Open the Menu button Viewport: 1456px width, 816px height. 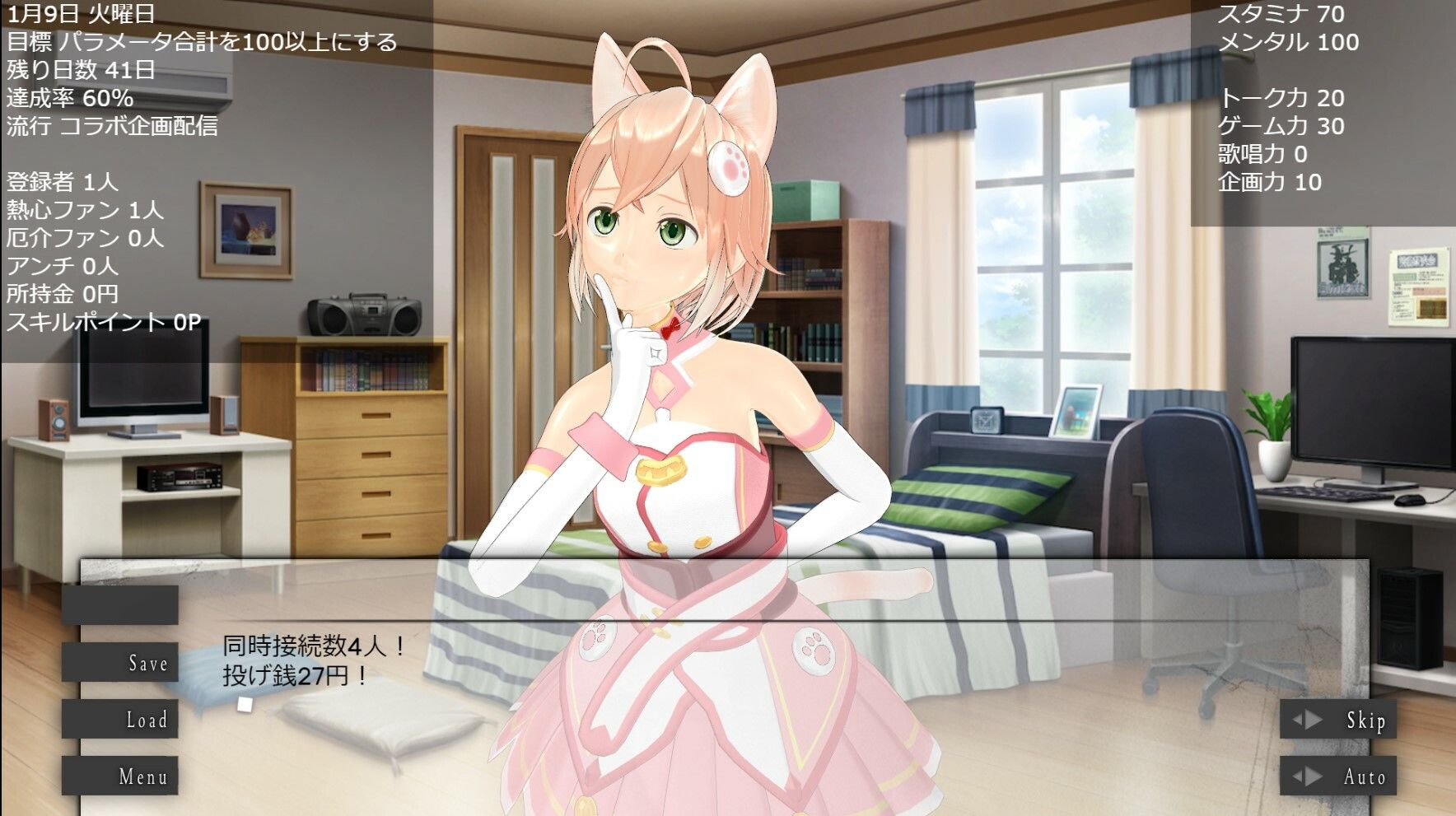pos(120,776)
